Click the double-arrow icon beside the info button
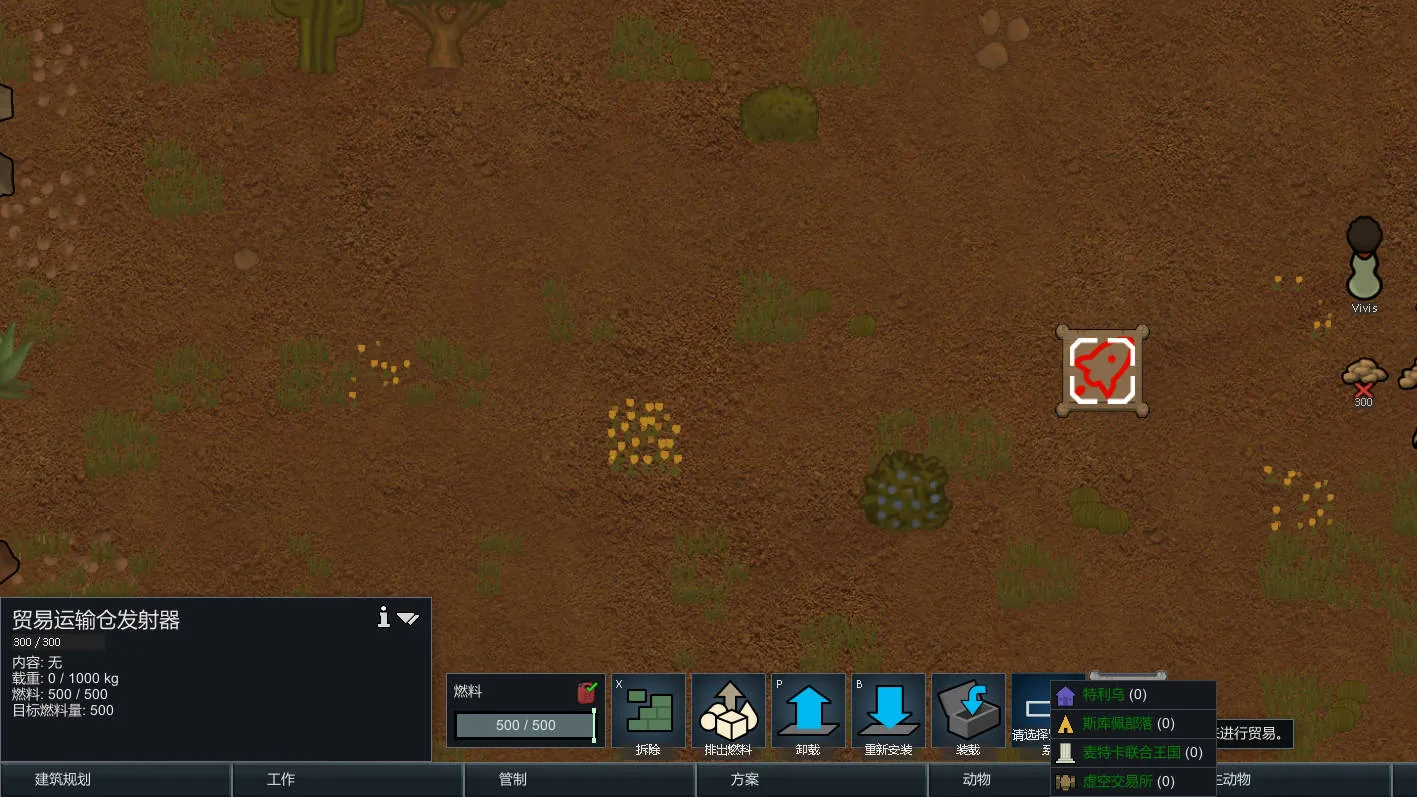Viewport: 1417px width, 797px height. pos(408,618)
